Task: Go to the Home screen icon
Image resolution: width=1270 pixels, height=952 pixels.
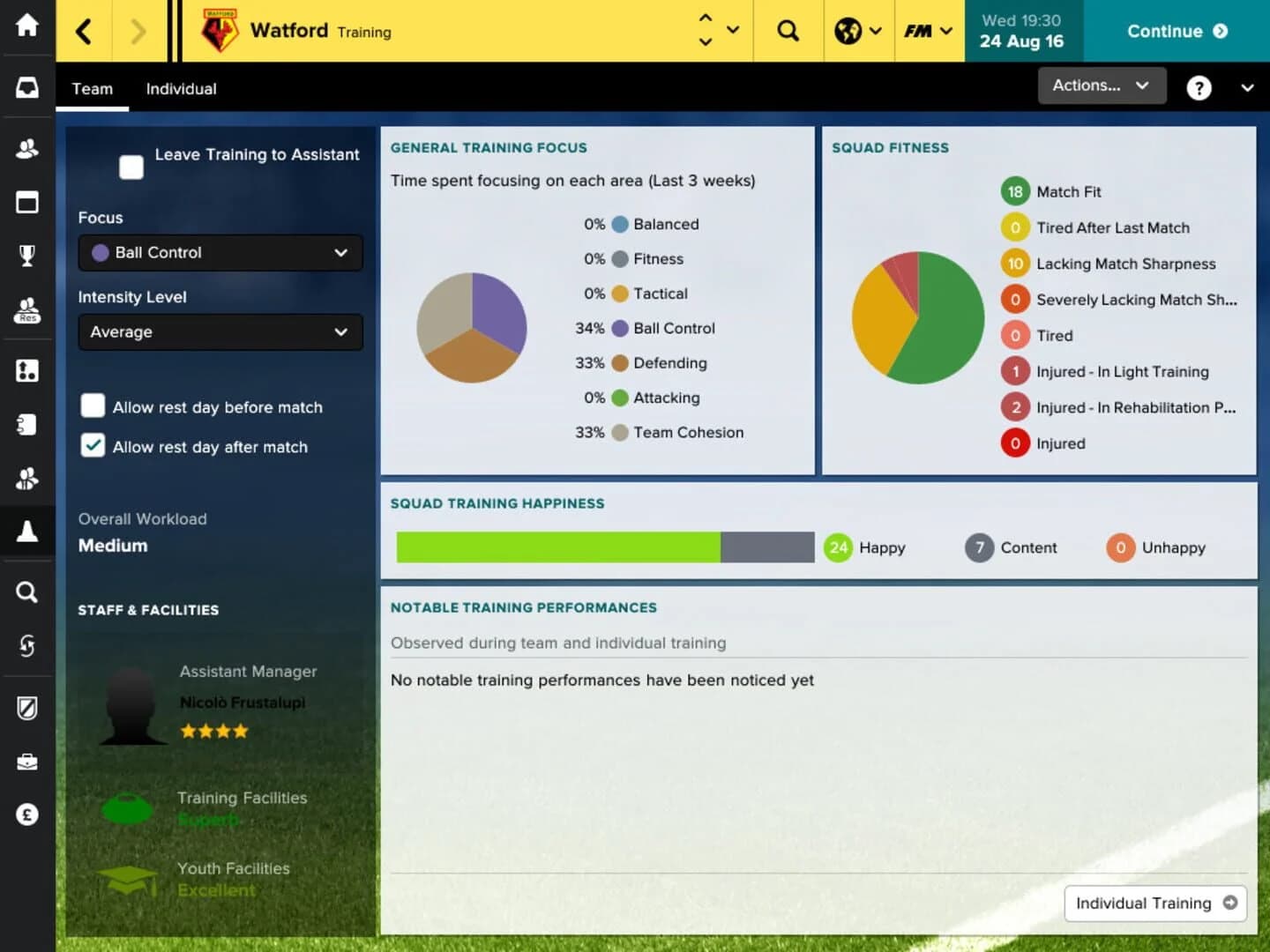Action: tap(27, 27)
